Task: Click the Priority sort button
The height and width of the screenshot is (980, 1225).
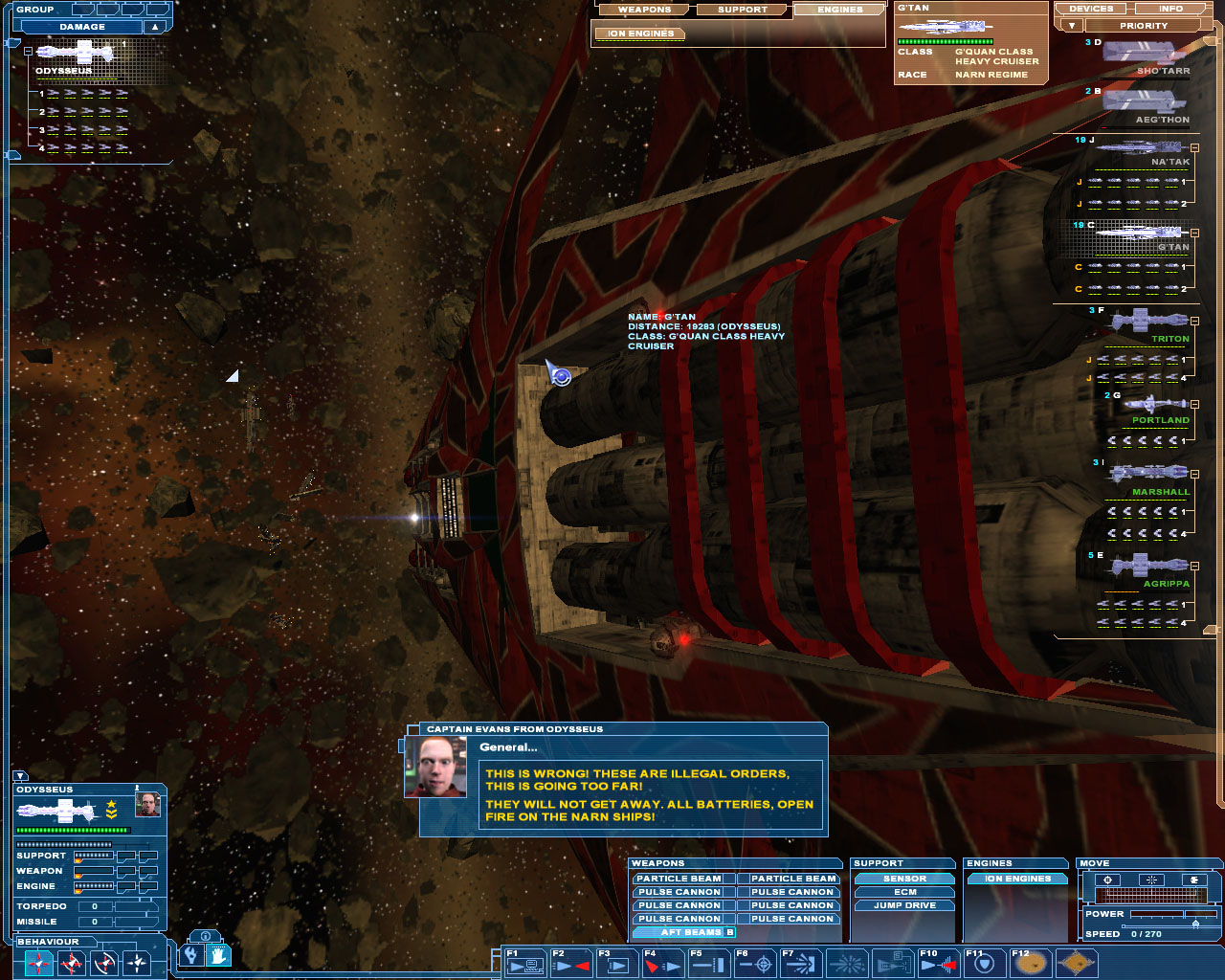Action: (x=1143, y=26)
